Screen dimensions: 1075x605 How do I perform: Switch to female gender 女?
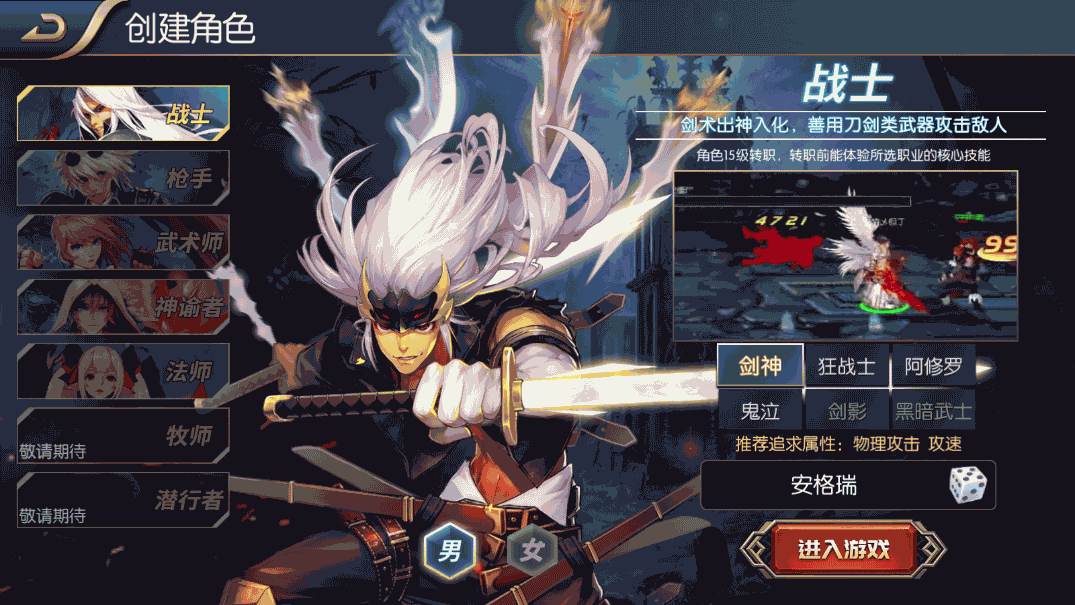(531, 549)
